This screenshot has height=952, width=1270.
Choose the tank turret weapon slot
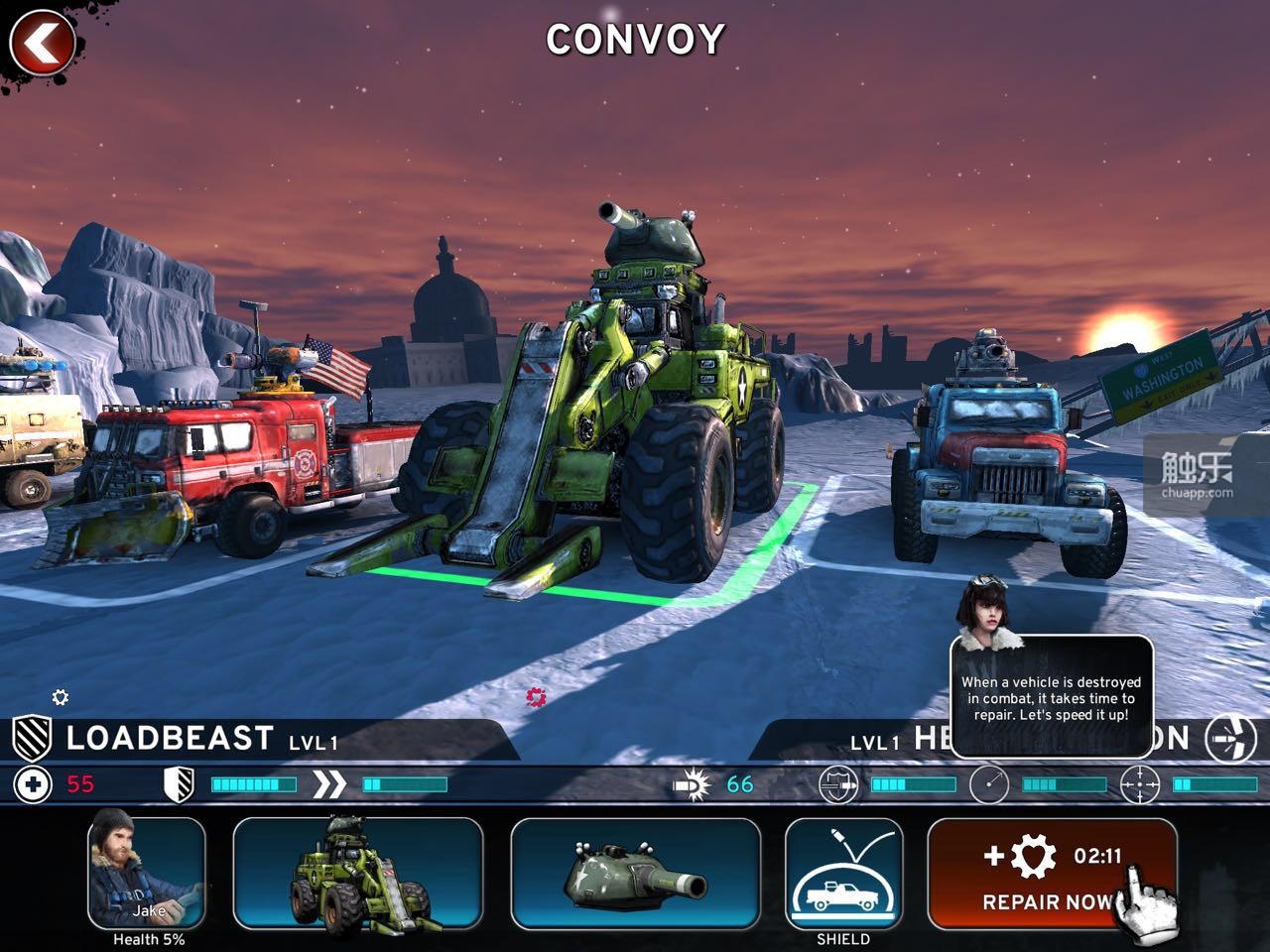pyautogui.click(x=635, y=874)
